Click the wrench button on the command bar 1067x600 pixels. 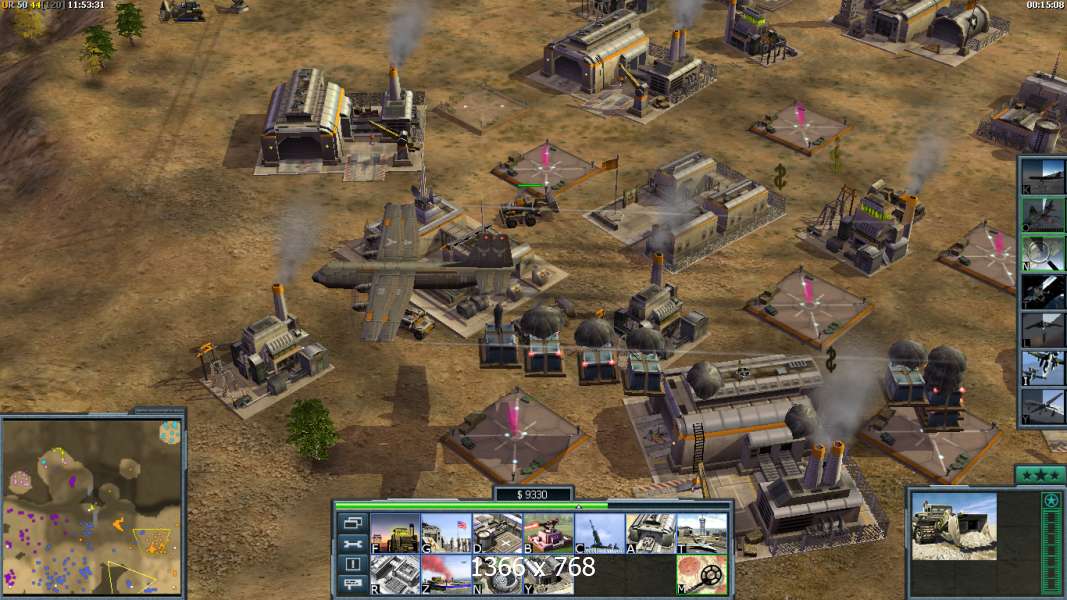352,544
